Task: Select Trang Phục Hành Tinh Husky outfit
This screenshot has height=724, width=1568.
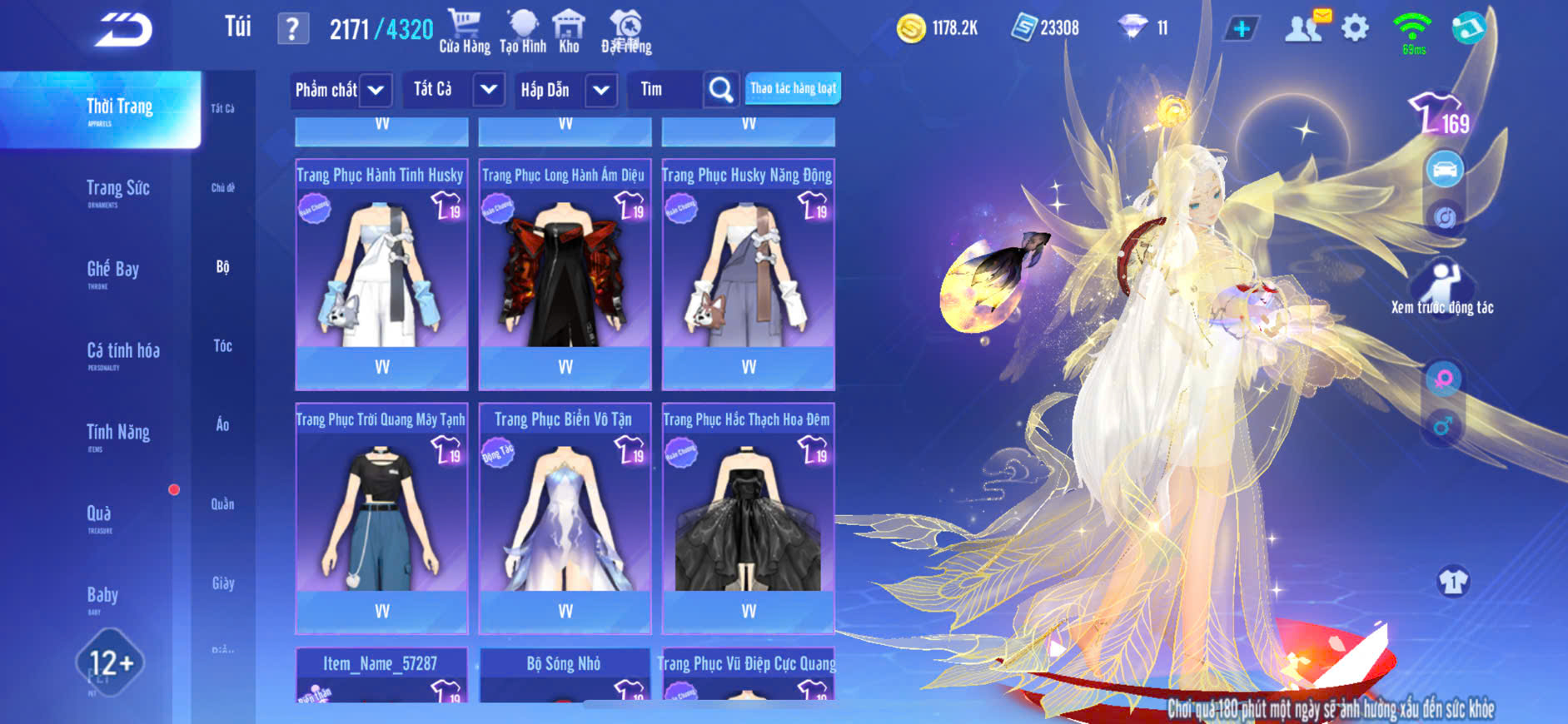Action: pyautogui.click(x=381, y=266)
